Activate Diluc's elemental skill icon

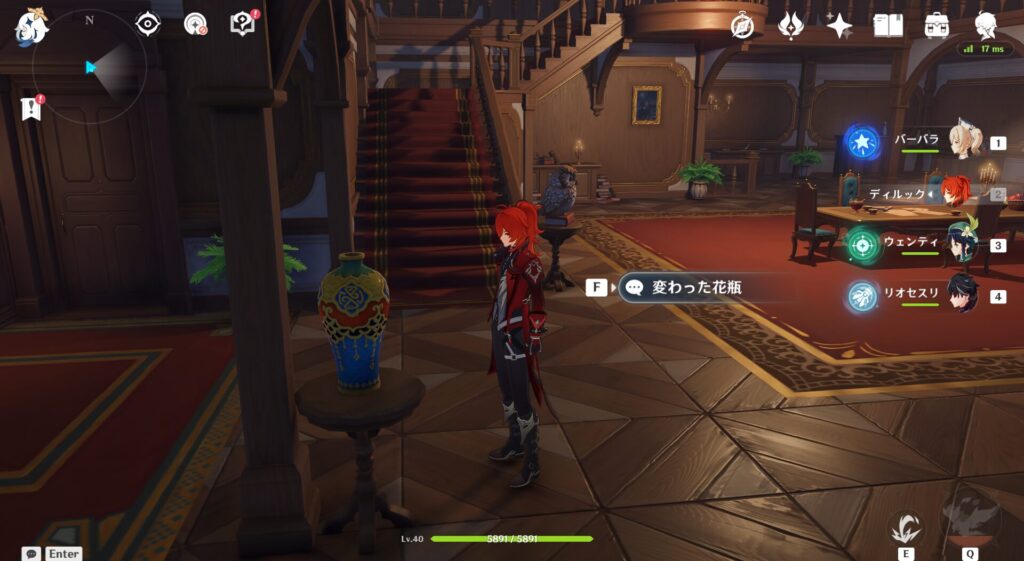coord(907,529)
